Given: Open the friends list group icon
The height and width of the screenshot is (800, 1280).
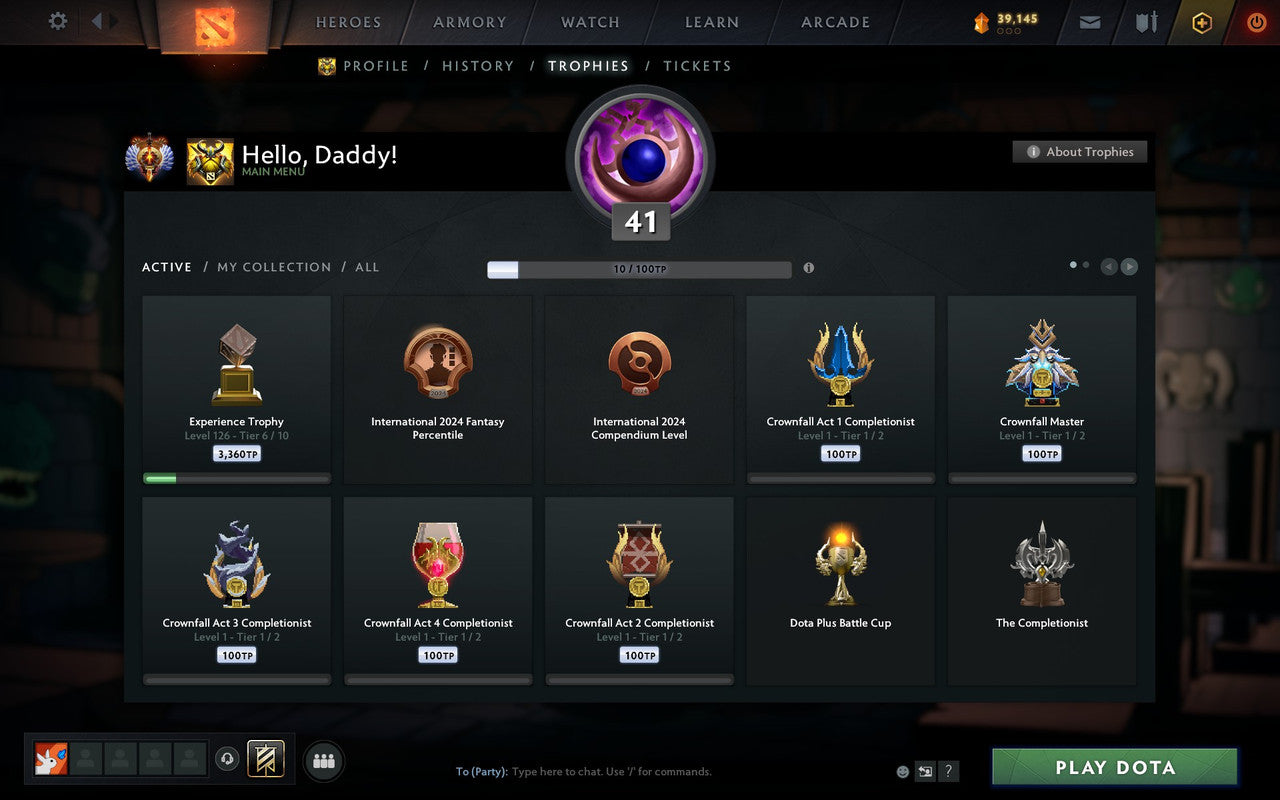Looking at the screenshot, I should click(323, 762).
